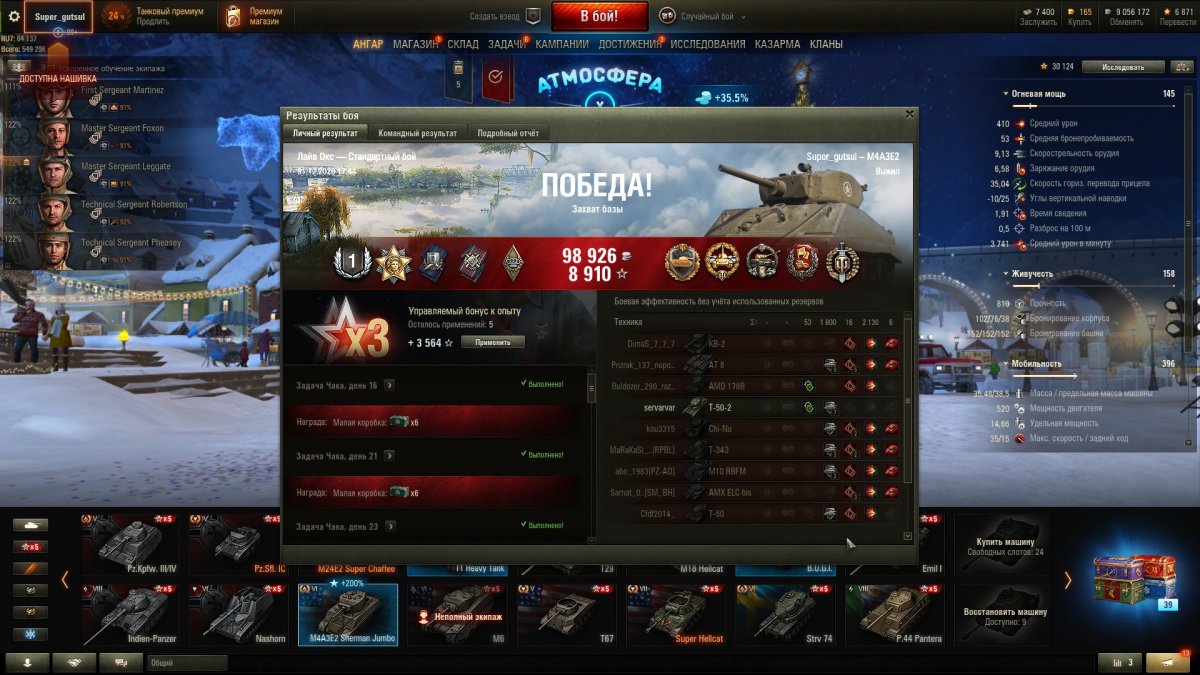The height and width of the screenshot is (675, 1200).
Task: Apply the x3 experience bonus with Применить
Action: 492,342
